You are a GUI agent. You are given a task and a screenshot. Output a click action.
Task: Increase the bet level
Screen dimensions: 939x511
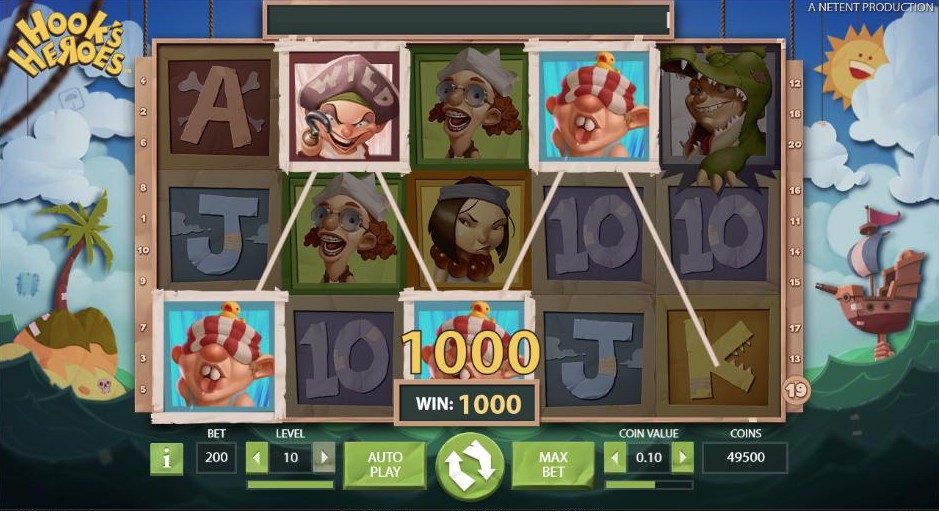pyautogui.click(x=323, y=459)
